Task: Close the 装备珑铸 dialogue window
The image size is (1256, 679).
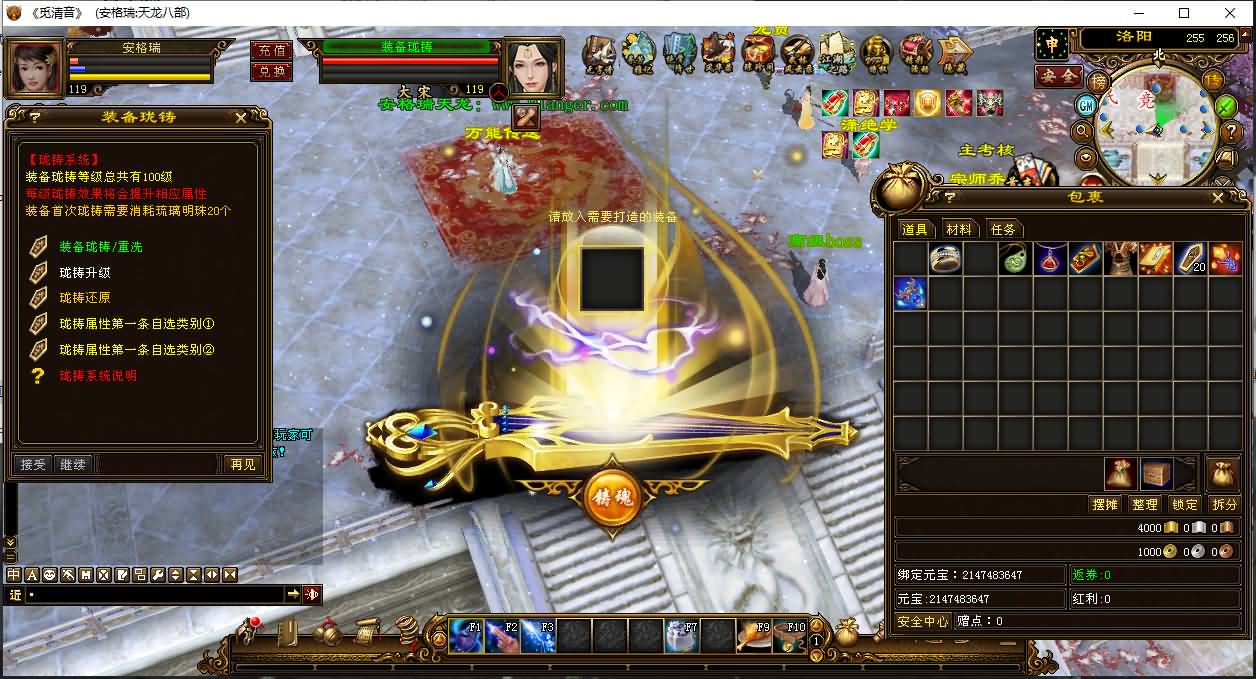Action: (241, 117)
